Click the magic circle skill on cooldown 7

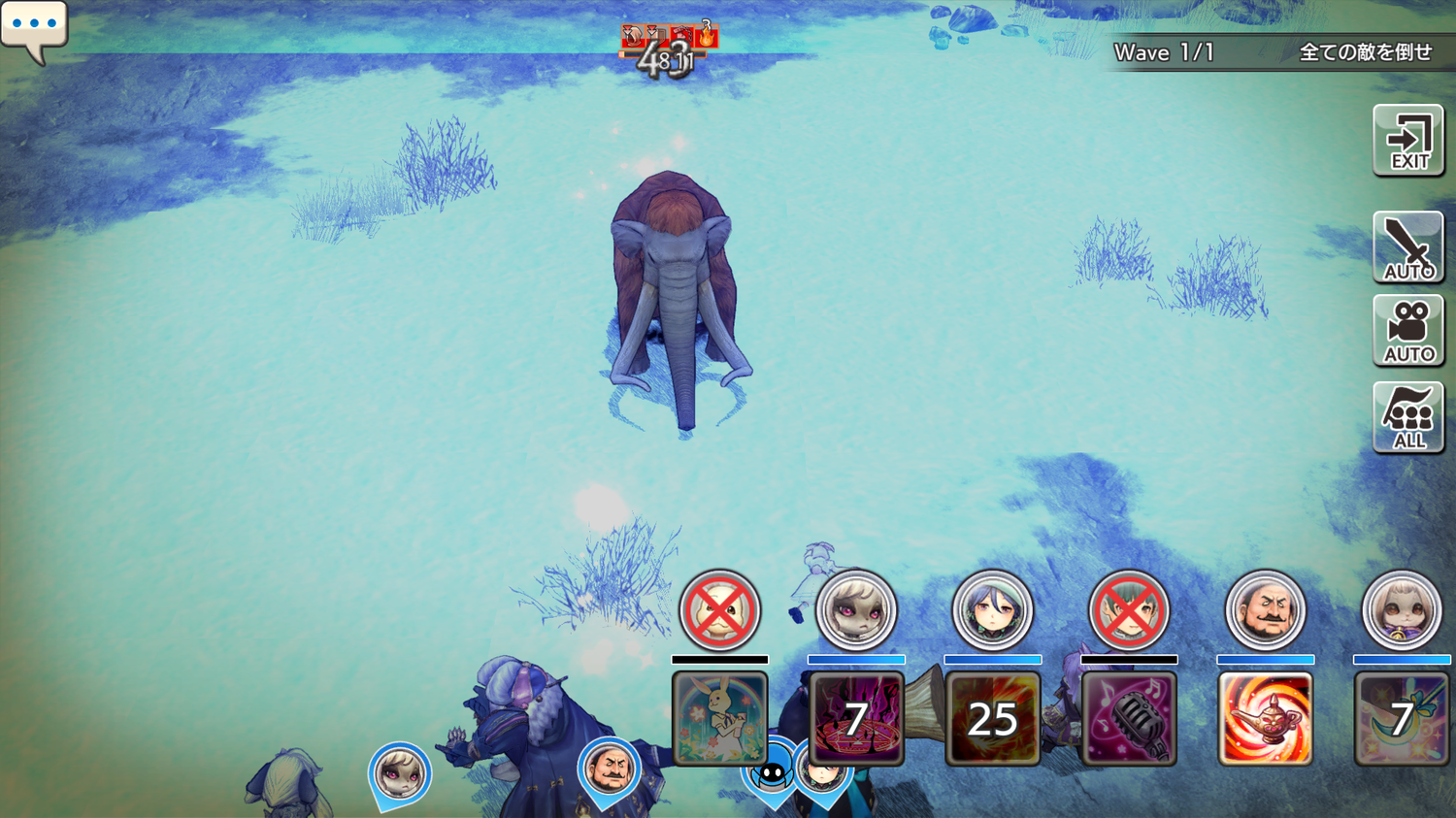point(856,718)
